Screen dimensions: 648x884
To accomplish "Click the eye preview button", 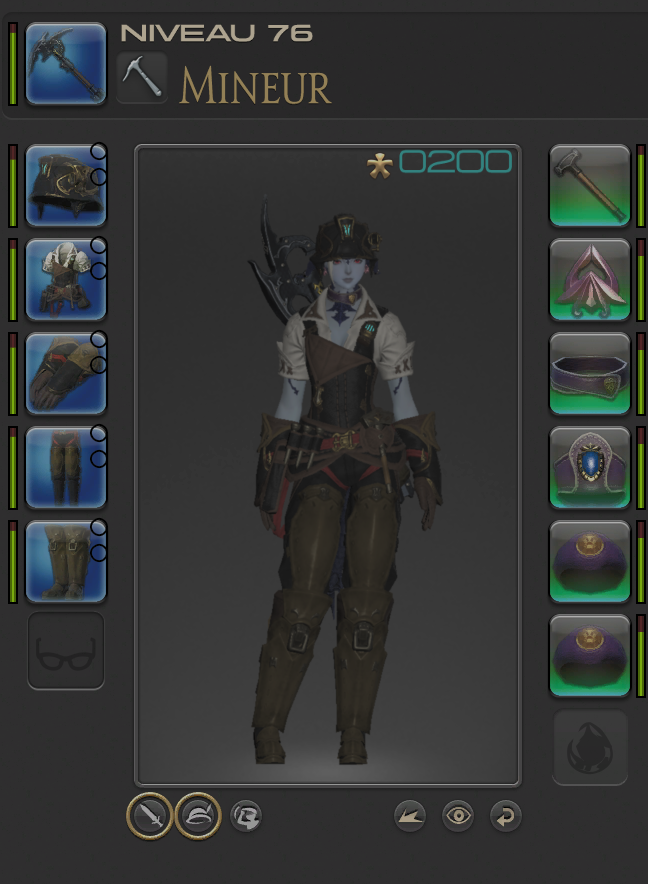I will (x=458, y=816).
